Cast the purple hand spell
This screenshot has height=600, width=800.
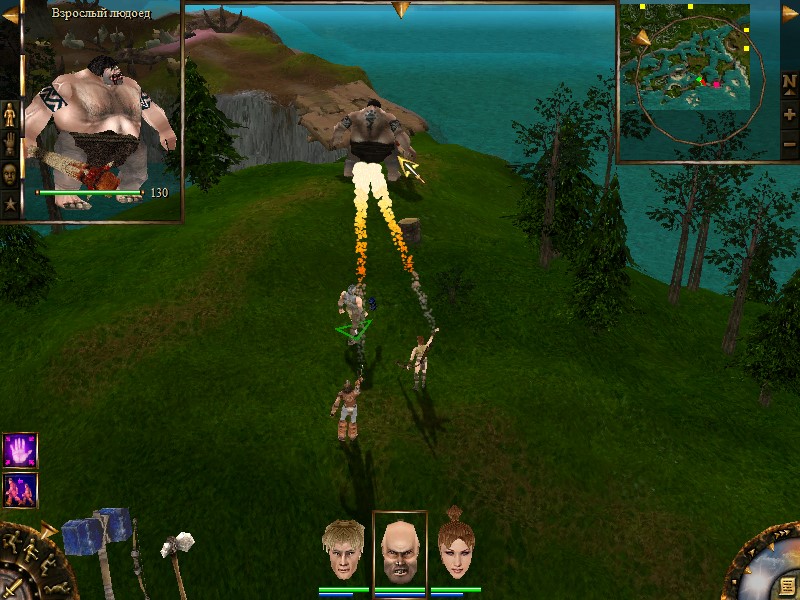(x=20, y=450)
